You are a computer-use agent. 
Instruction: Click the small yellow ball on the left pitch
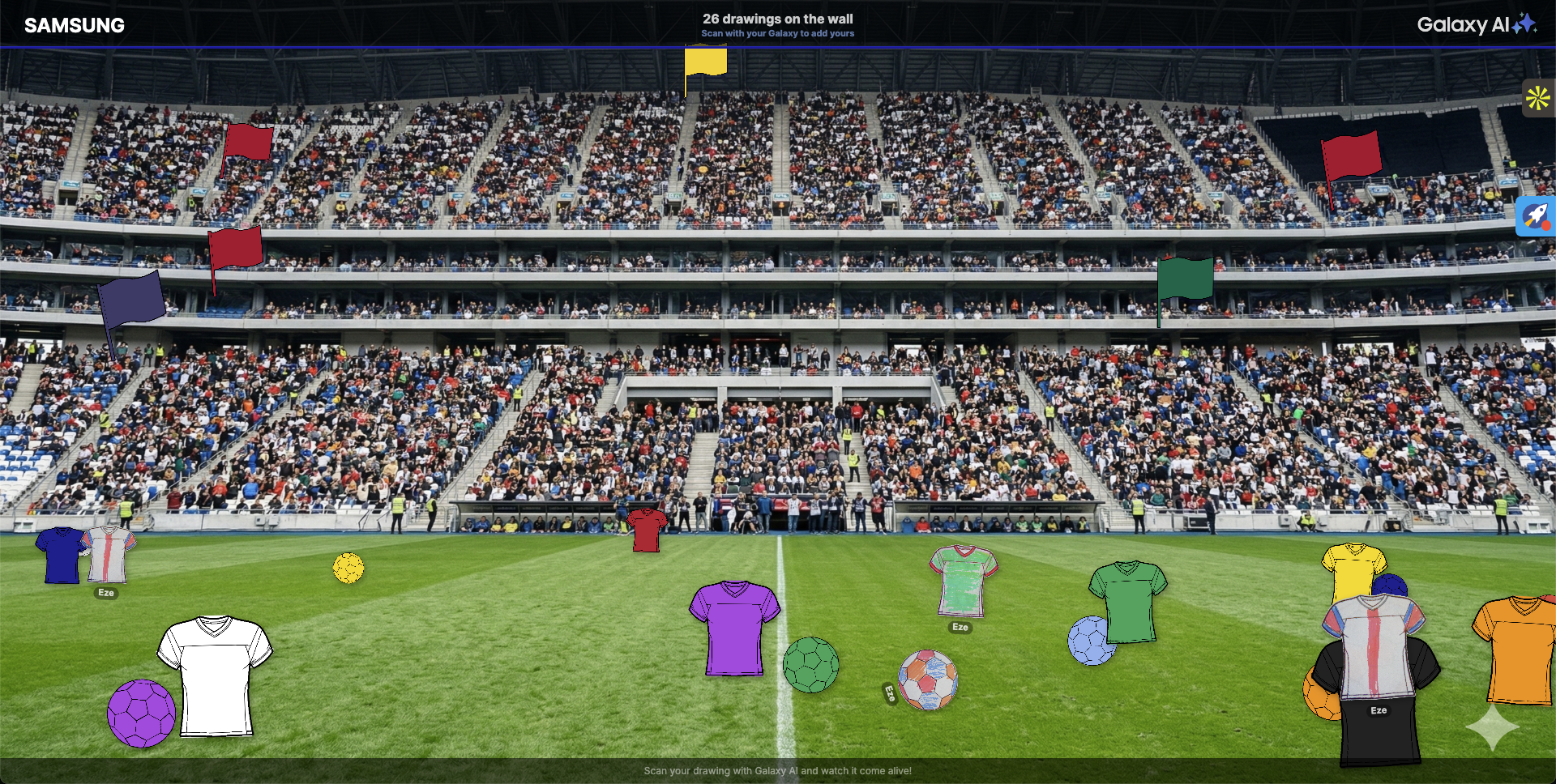click(x=348, y=568)
